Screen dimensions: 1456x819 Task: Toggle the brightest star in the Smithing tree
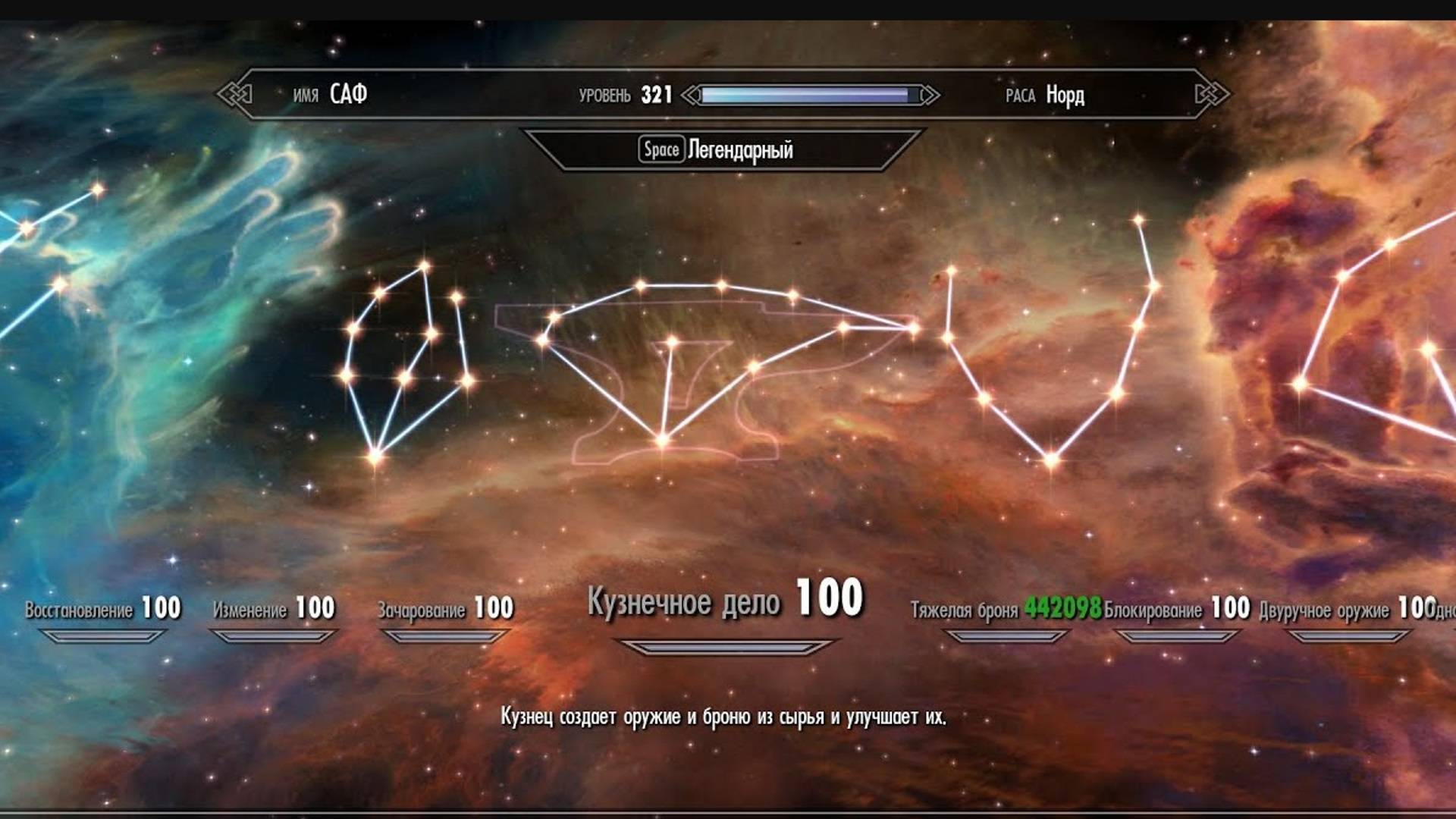tap(662, 440)
